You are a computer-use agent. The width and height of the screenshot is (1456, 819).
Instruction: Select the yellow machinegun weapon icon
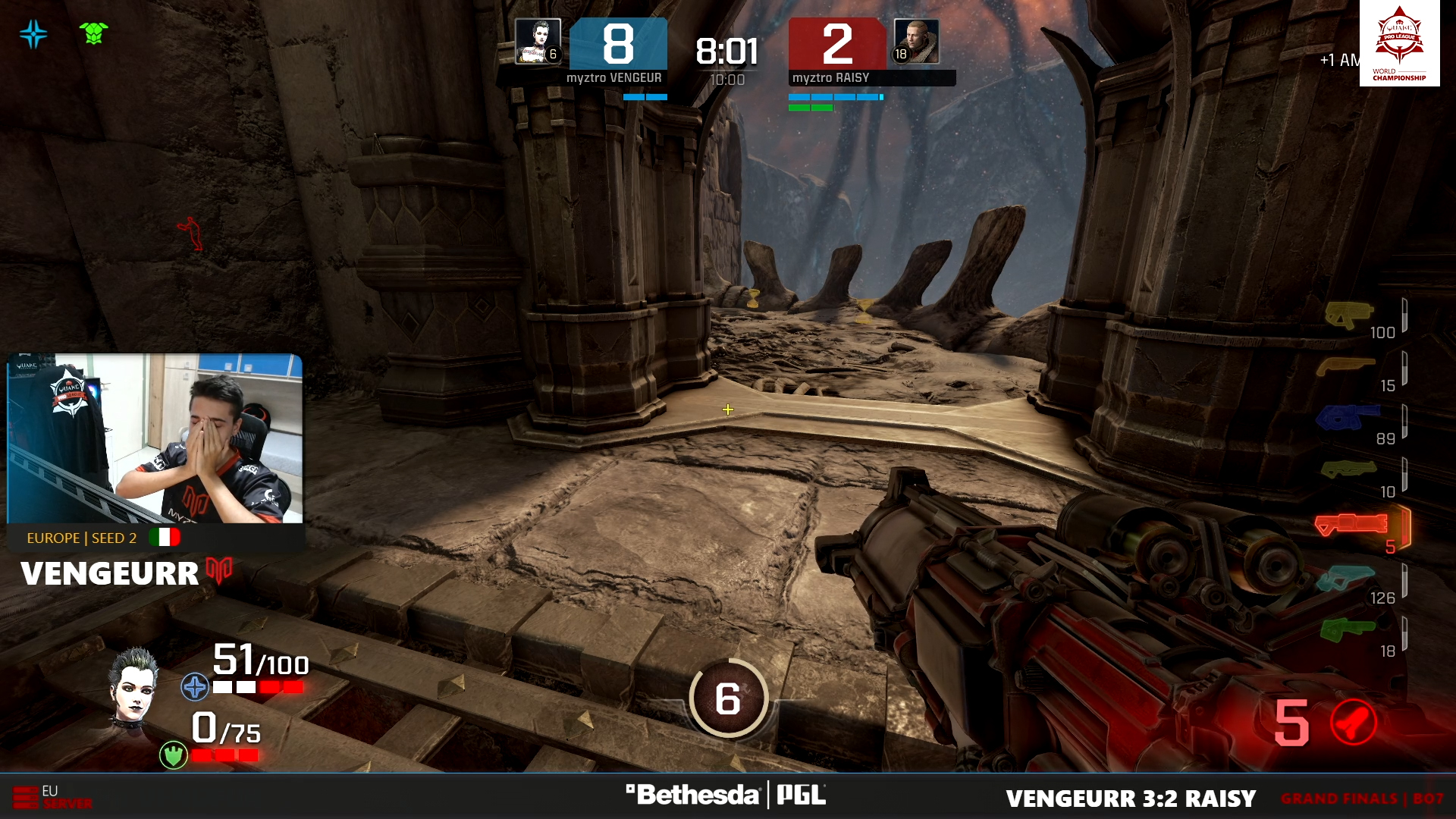(x=1348, y=314)
